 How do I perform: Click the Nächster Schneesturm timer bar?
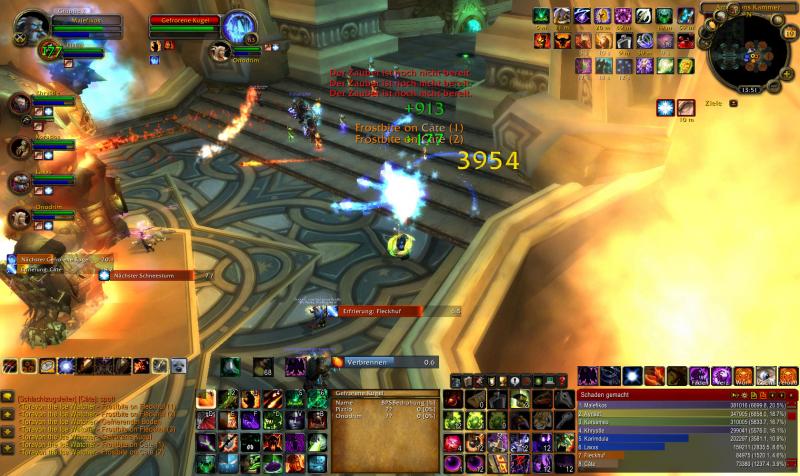click(x=156, y=275)
